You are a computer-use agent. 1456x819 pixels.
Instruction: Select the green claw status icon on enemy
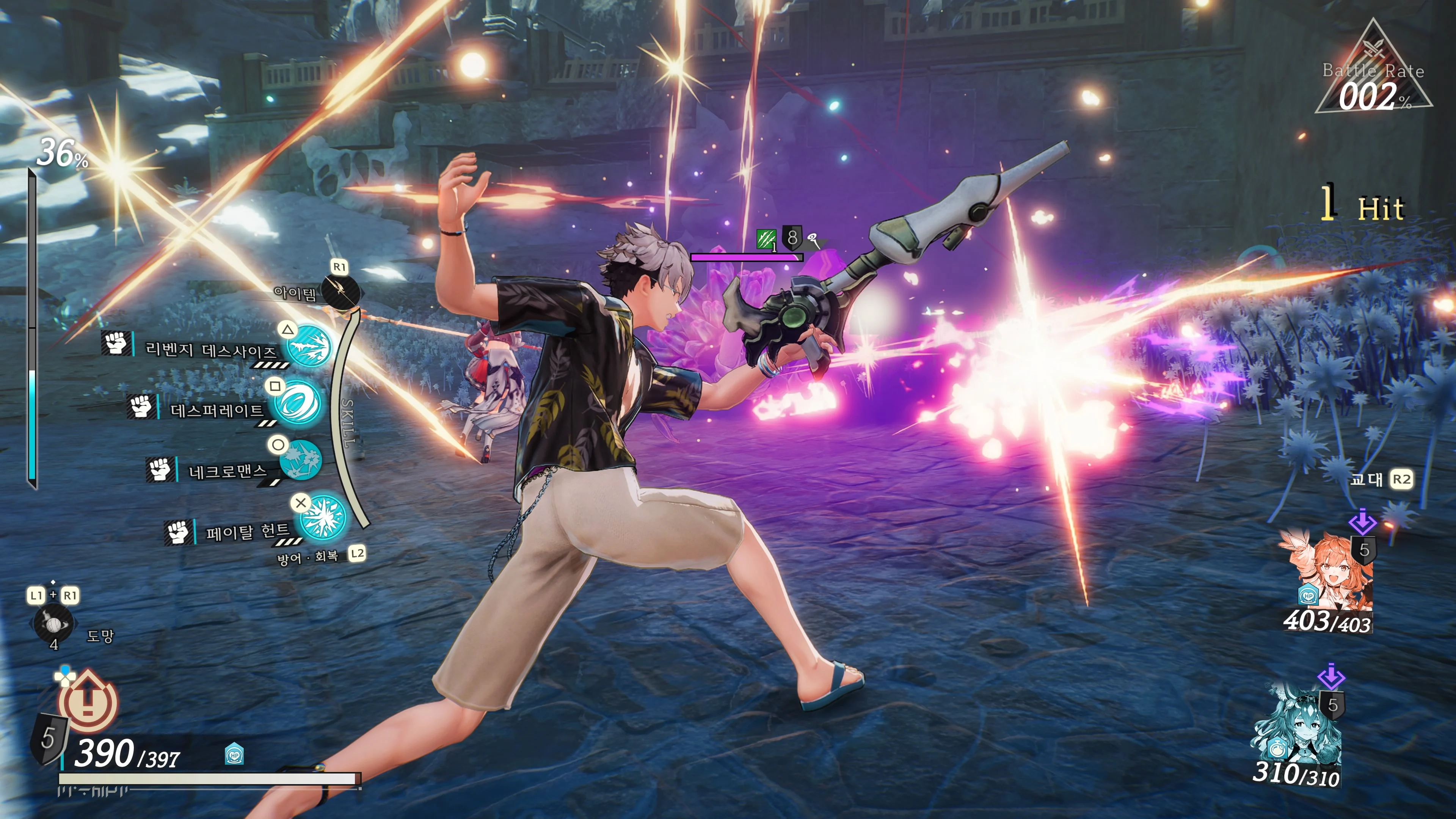click(766, 239)
